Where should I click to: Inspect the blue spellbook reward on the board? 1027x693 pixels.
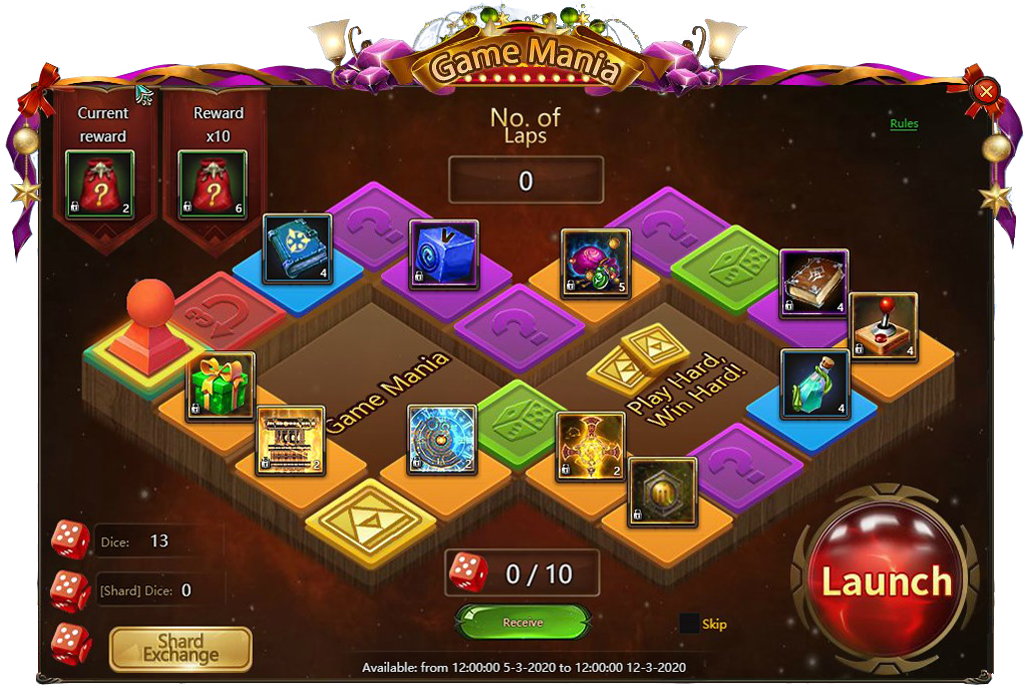(298, 249)
